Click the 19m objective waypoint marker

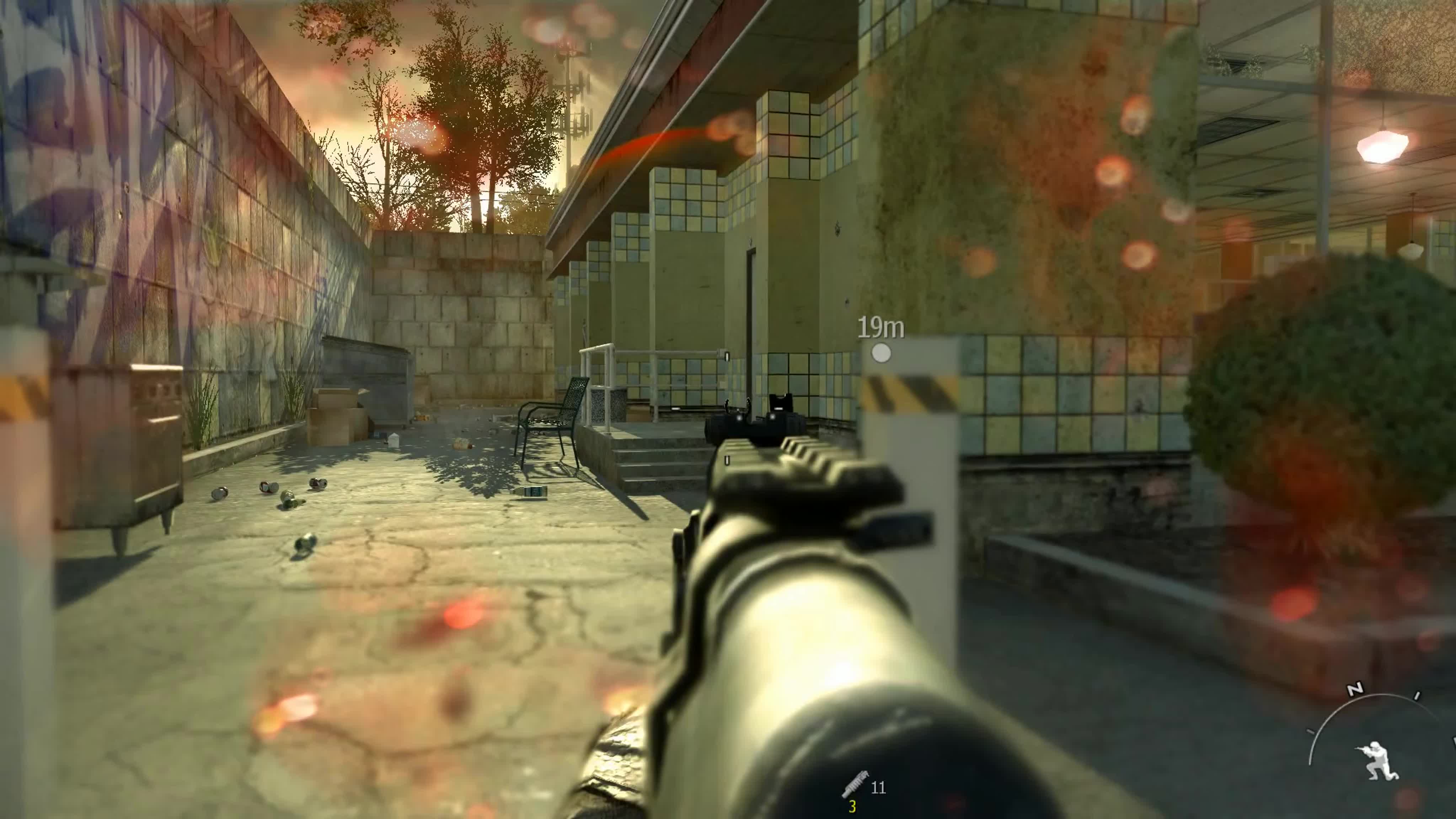[880, 353]
